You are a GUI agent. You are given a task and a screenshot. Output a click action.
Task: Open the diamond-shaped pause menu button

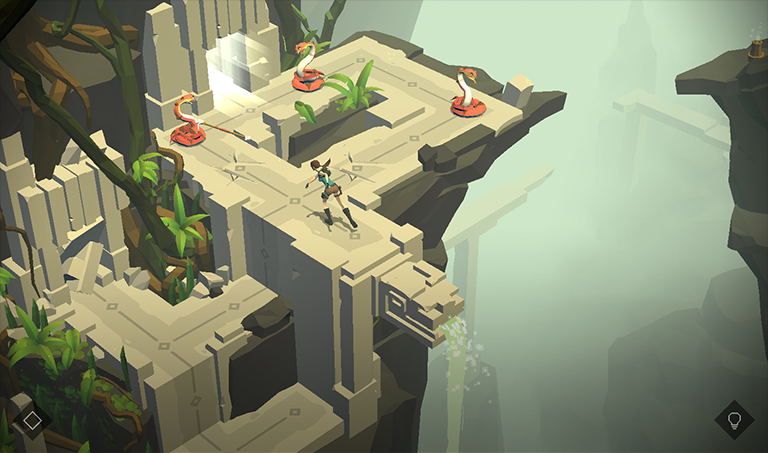pos(32,419)
